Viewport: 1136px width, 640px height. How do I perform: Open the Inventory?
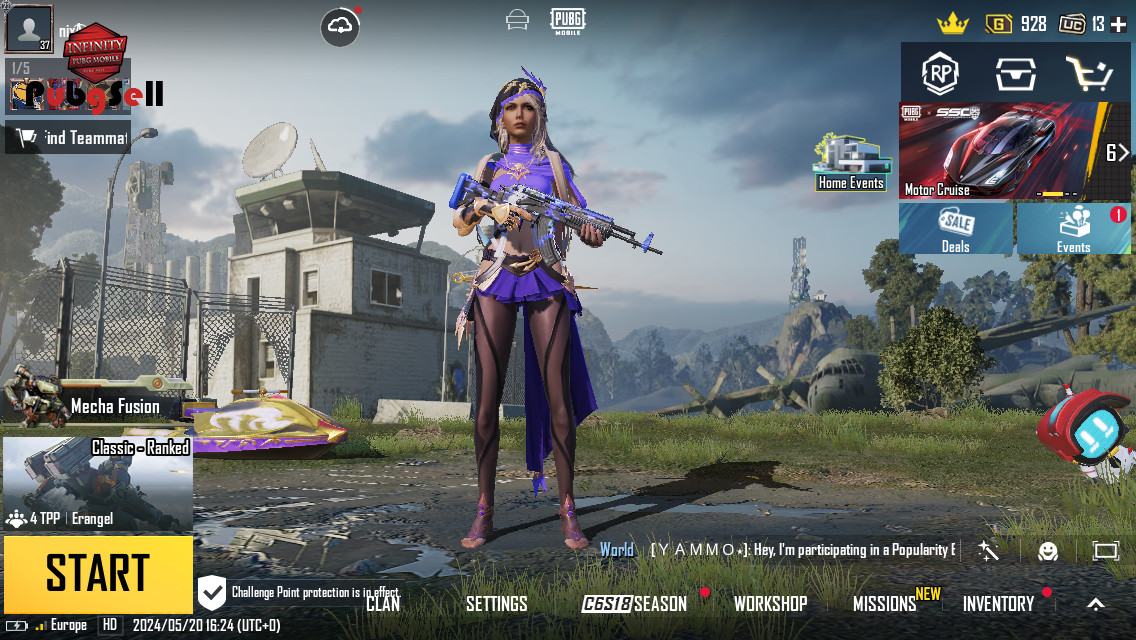coord(998,603)
